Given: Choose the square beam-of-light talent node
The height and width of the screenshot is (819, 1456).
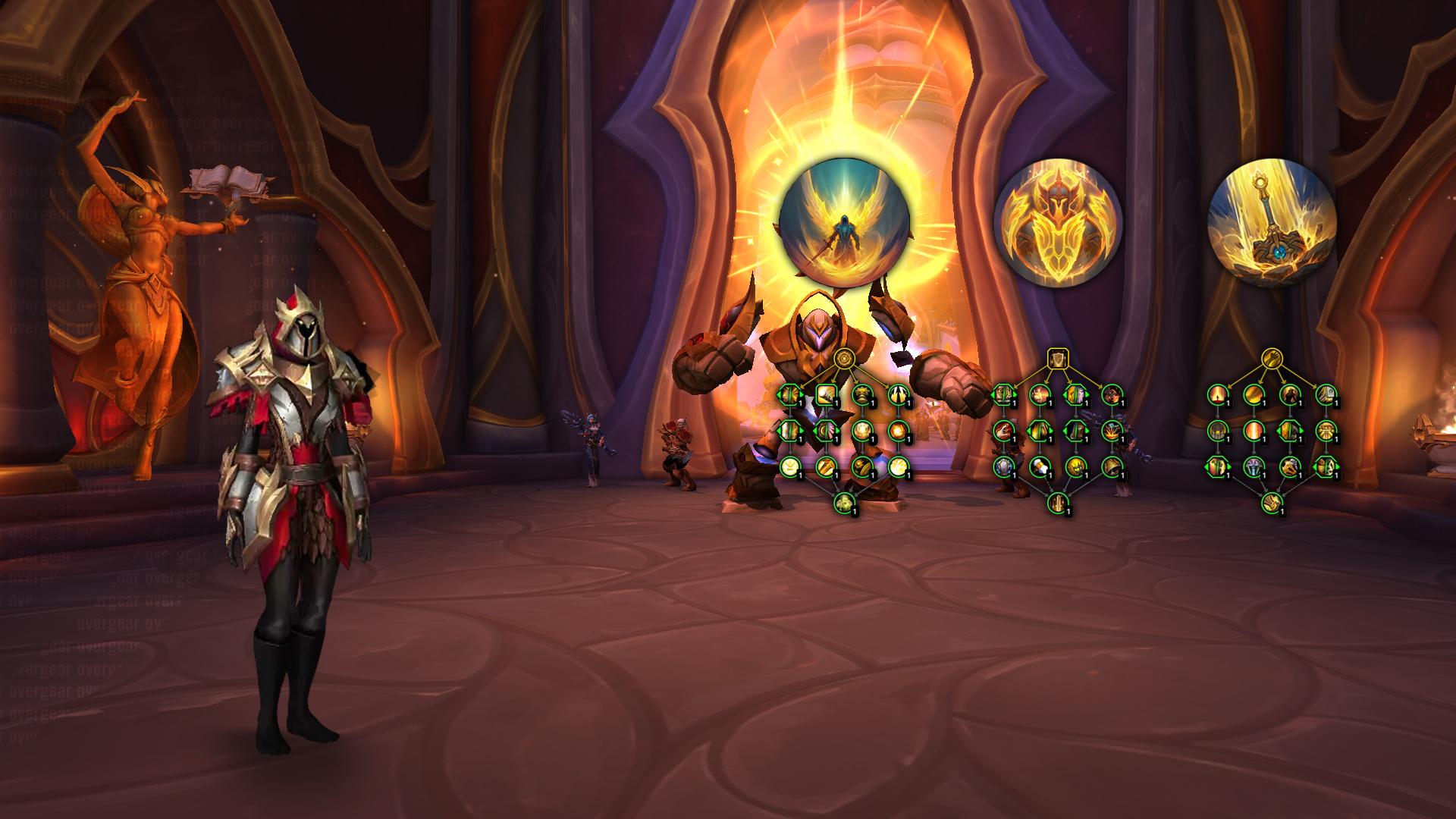Looking at the screenshot, I should coord(827,394).
